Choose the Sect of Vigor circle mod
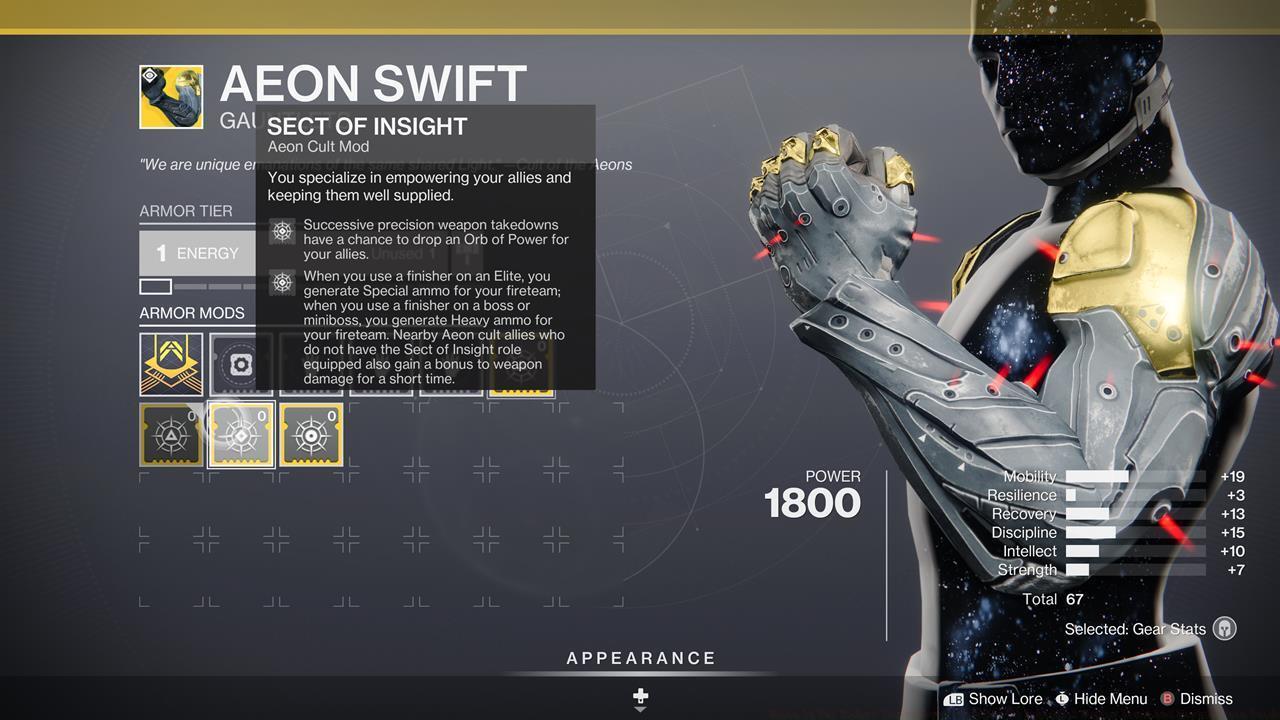1280x720 pixels. [310, 434]
